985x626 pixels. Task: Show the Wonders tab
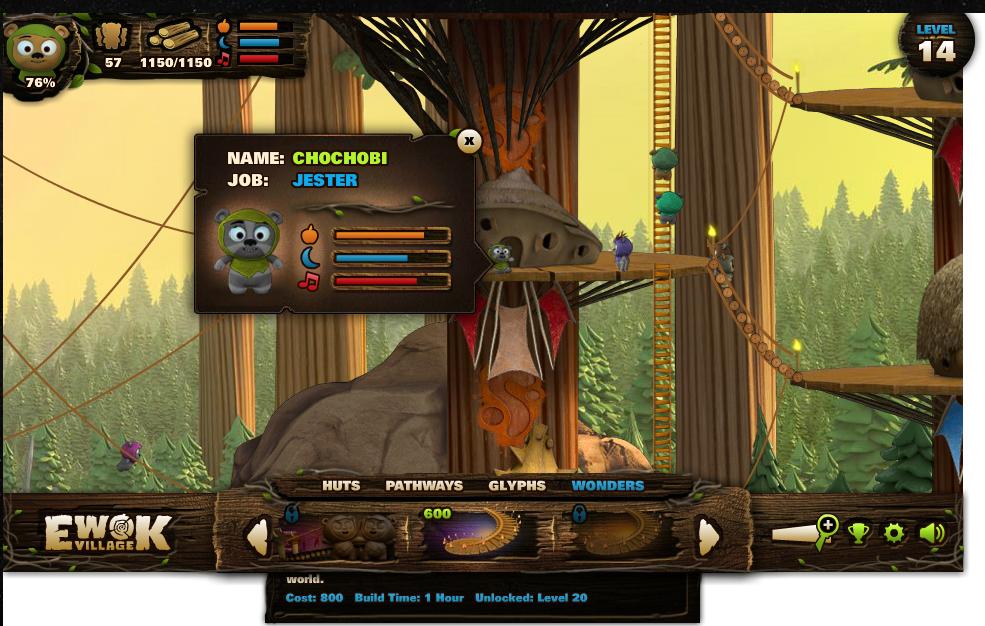click(x=607, y=486)
